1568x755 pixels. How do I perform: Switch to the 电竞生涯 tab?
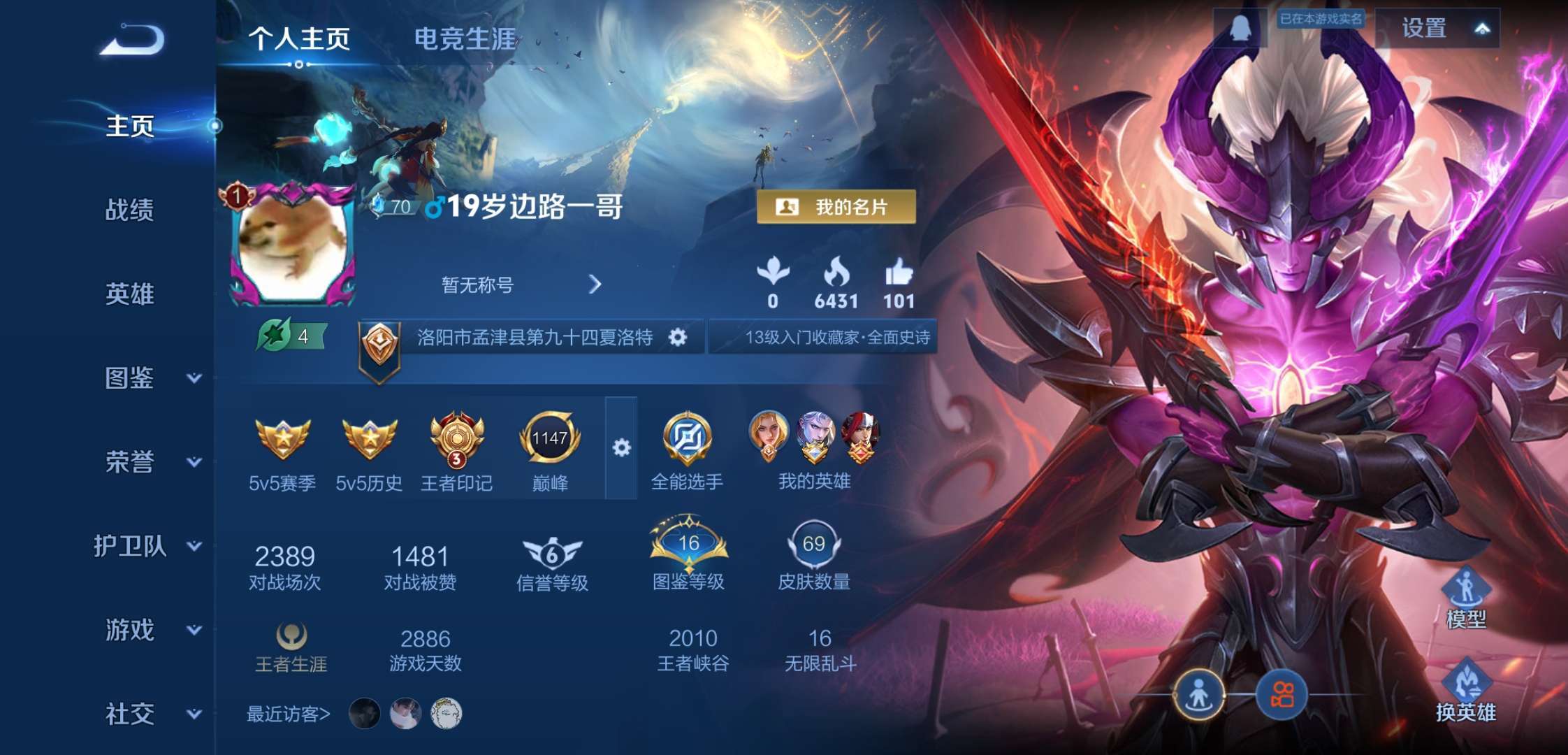464,41
